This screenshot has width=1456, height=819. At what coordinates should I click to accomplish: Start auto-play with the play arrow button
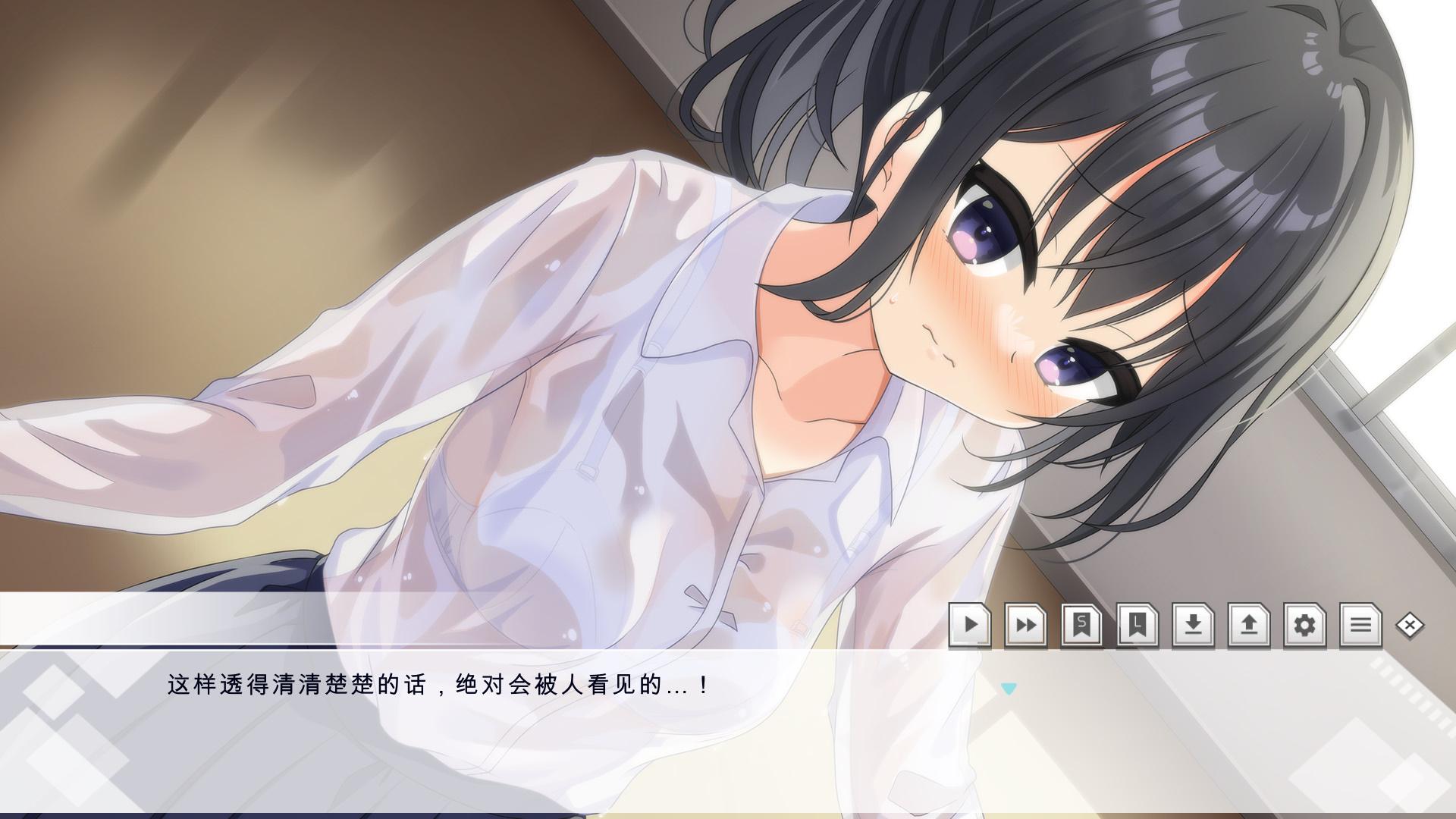(x=970, y=626)
